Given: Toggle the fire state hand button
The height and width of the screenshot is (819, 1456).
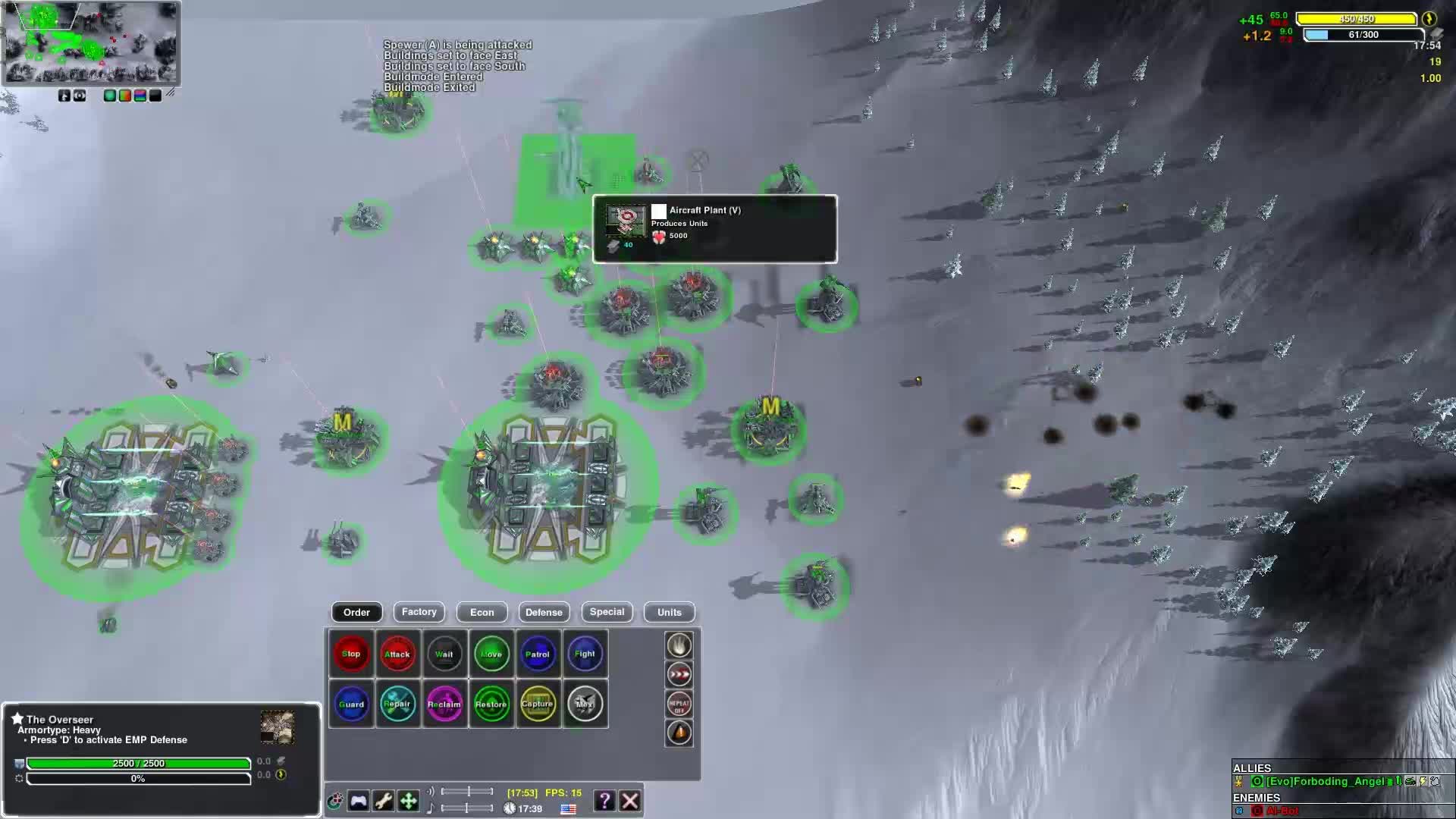Looking at the screenshot, I should 679,645.
